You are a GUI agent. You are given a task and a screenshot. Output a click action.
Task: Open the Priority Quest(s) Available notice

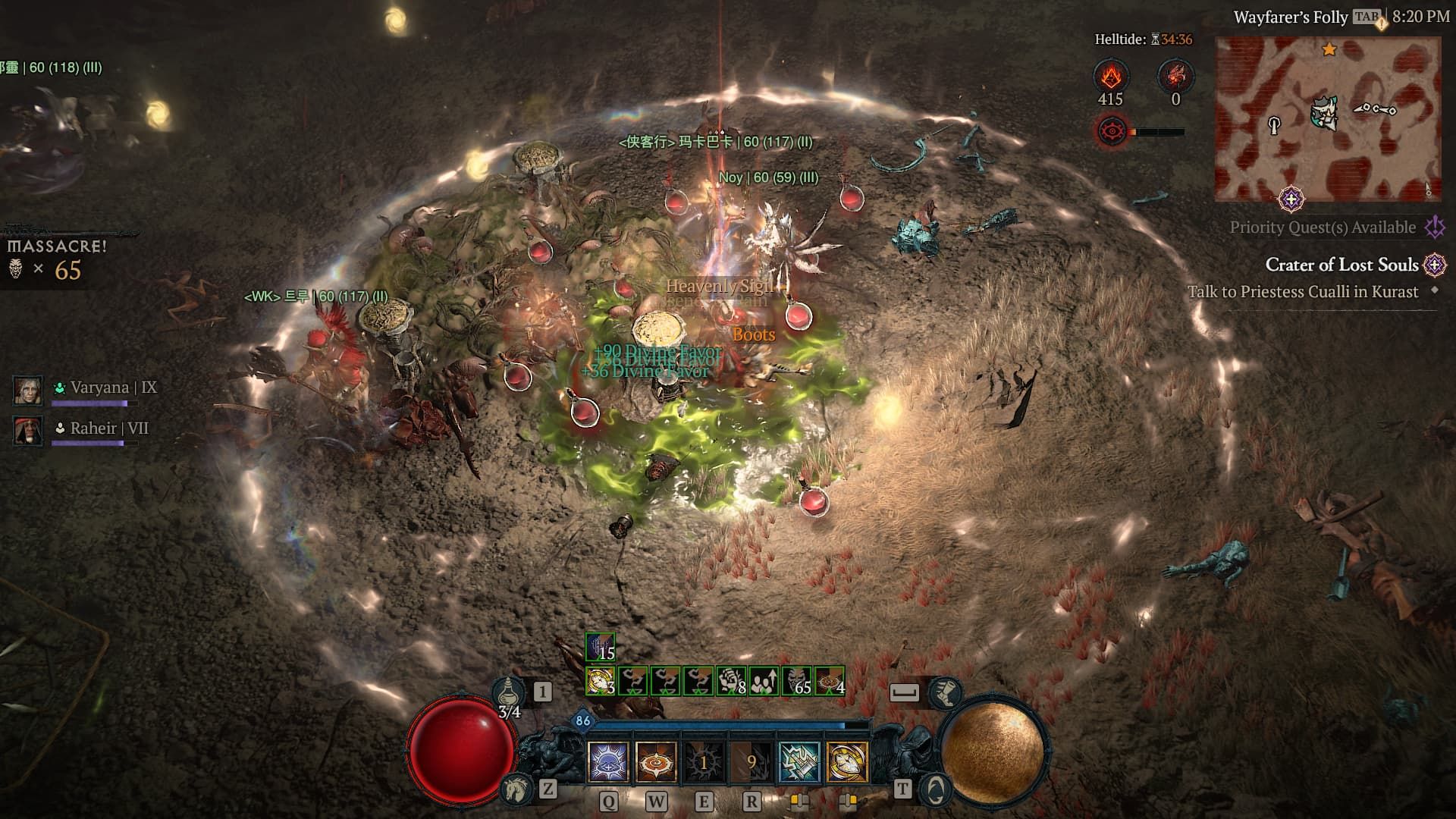click(x=1323, y=227)
